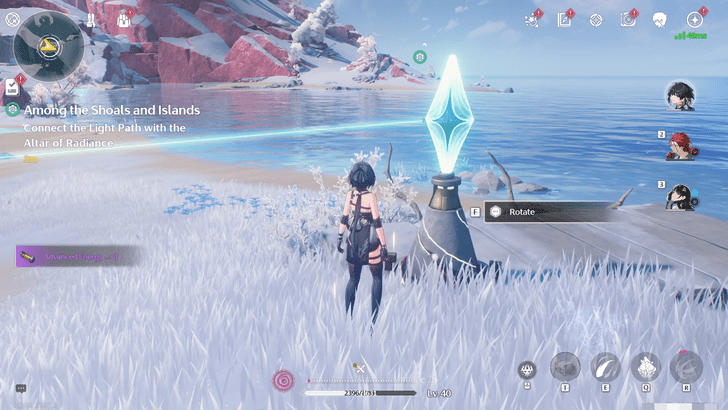Open the character head Resonators icon

(660, 20)
